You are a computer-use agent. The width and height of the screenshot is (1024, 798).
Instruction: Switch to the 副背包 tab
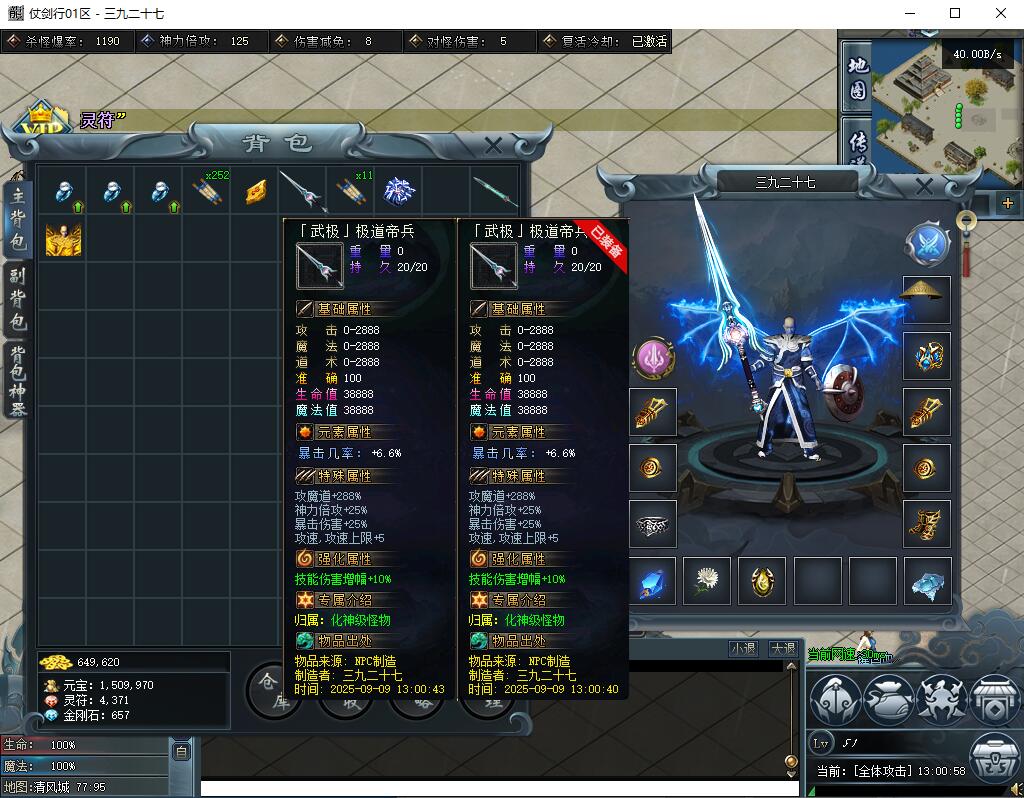[x=18, y=299]
